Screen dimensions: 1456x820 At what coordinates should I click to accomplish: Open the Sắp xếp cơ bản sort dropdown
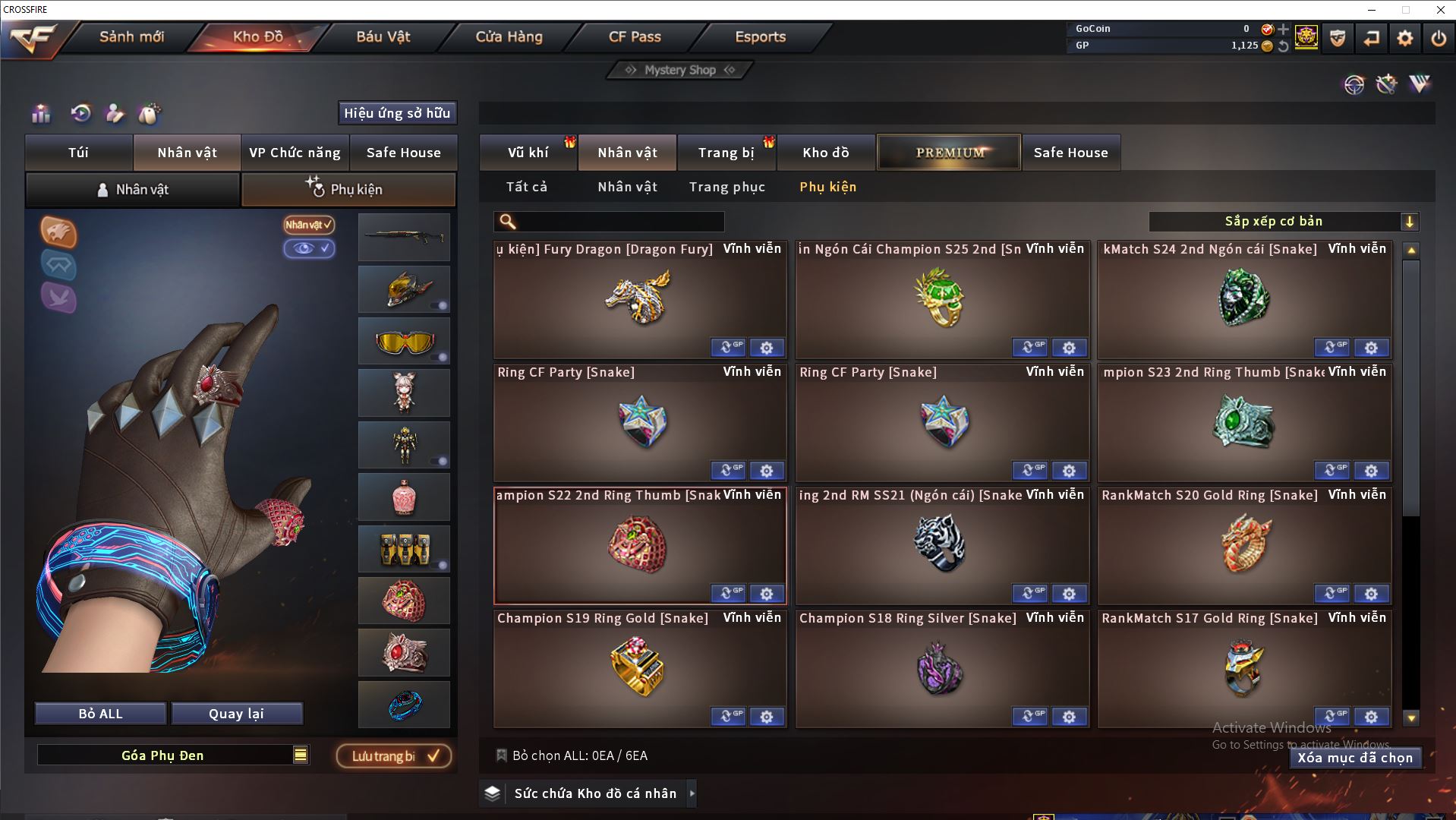point(1283,222)
